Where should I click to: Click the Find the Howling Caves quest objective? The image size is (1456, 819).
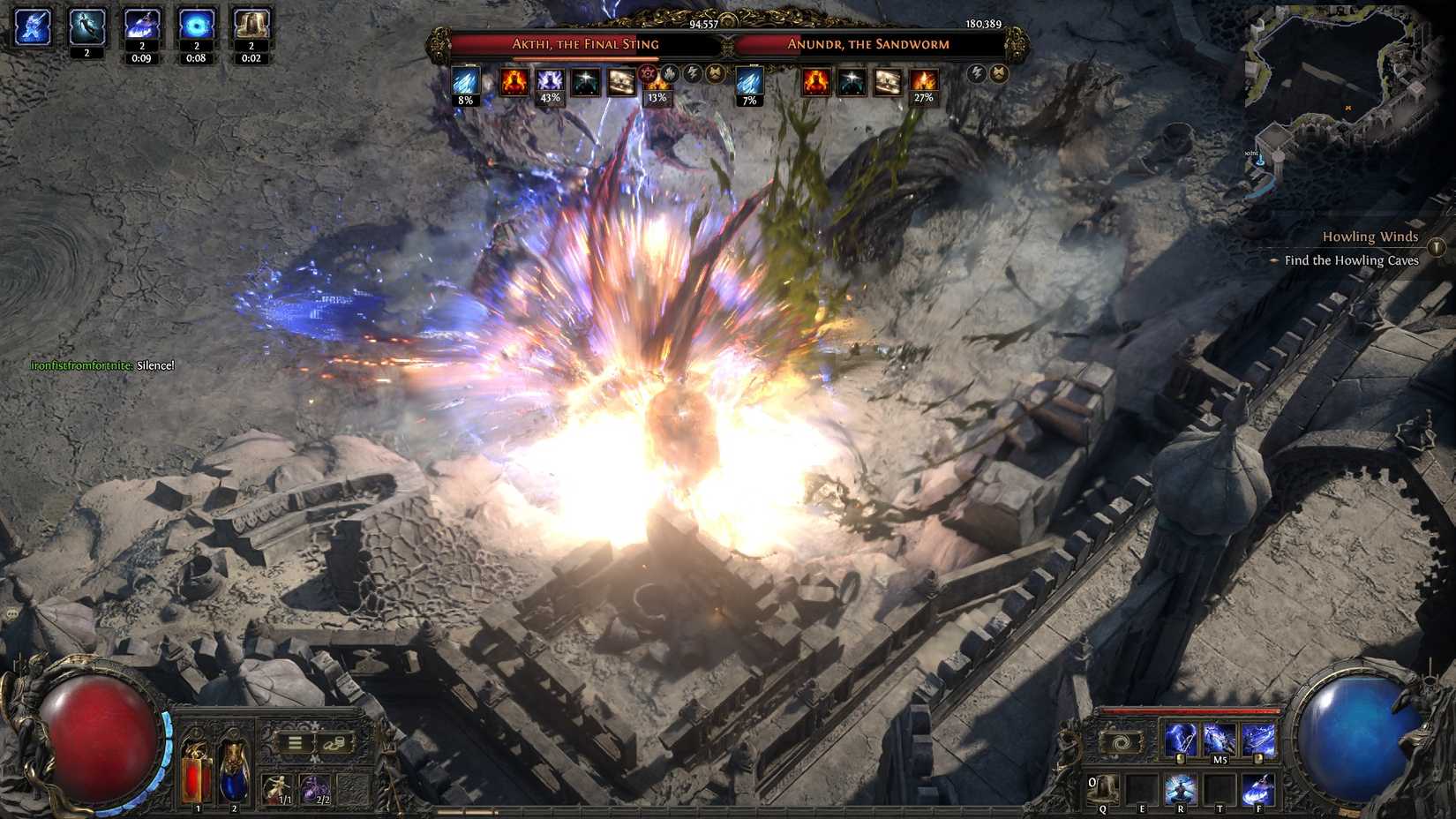(1352, 260)
